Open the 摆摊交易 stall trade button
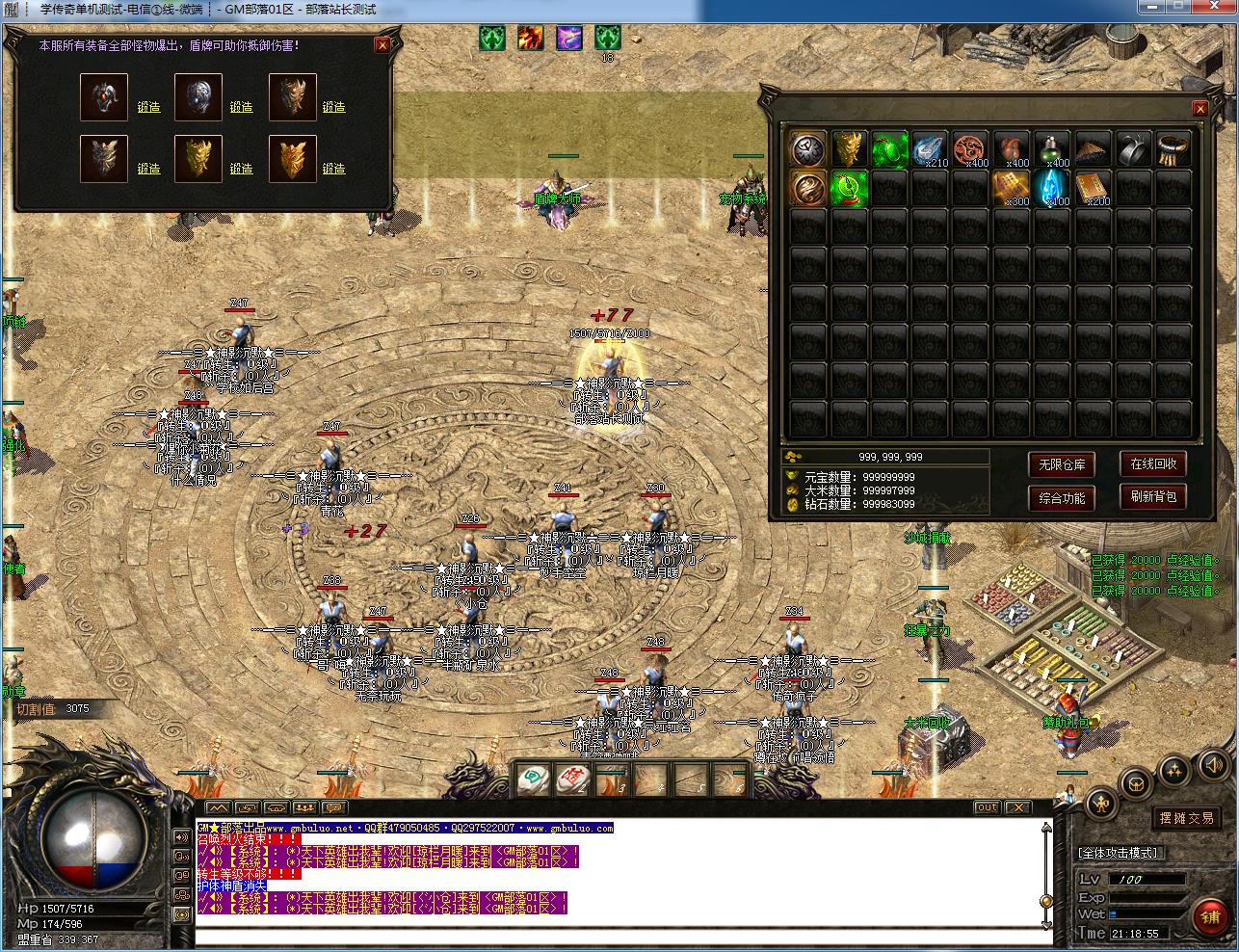1239x952 pixels. (1186, 818)
